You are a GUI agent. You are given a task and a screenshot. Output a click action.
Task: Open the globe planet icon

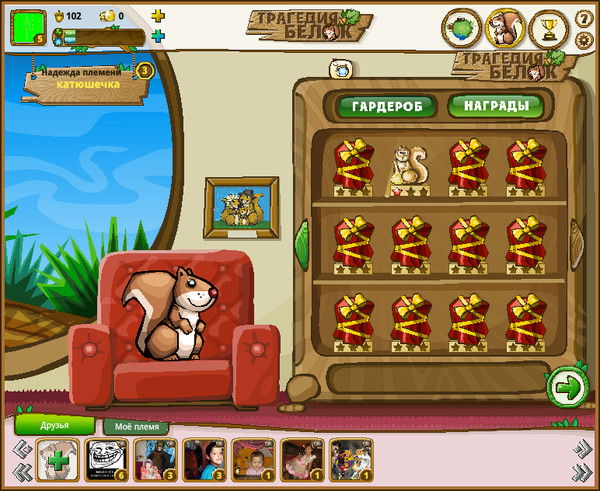pos(462,28)
